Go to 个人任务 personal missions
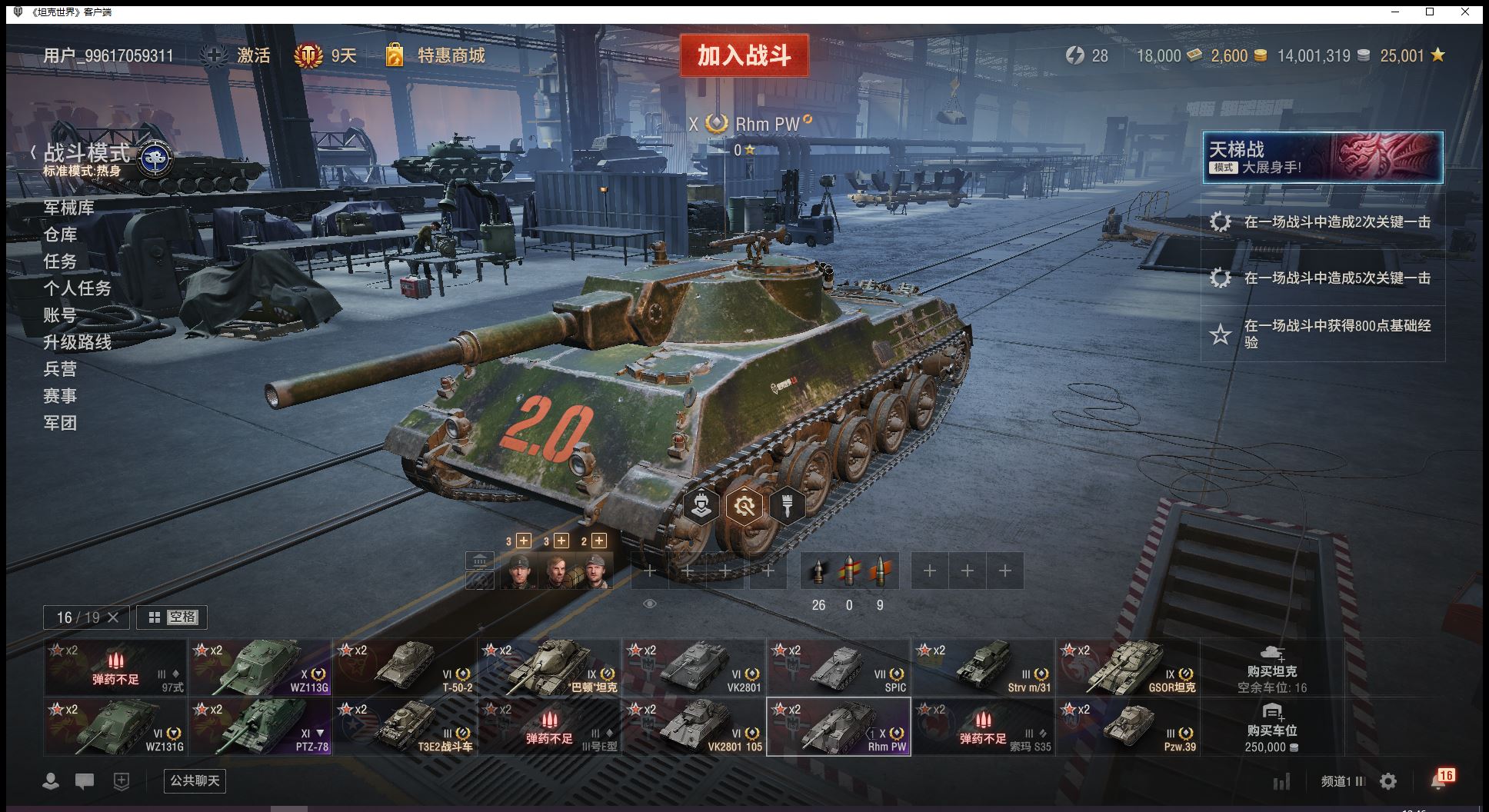The image size is (1489, 812). [x=78, y=288]
